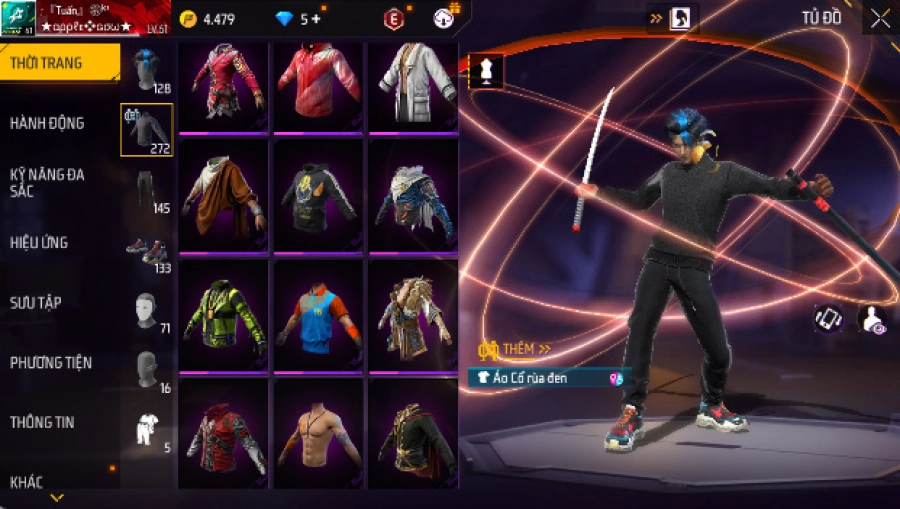The image size is (900, 509).
Task: Choose the pants subcategory with 145 items
Action: (x=146, y=190)
